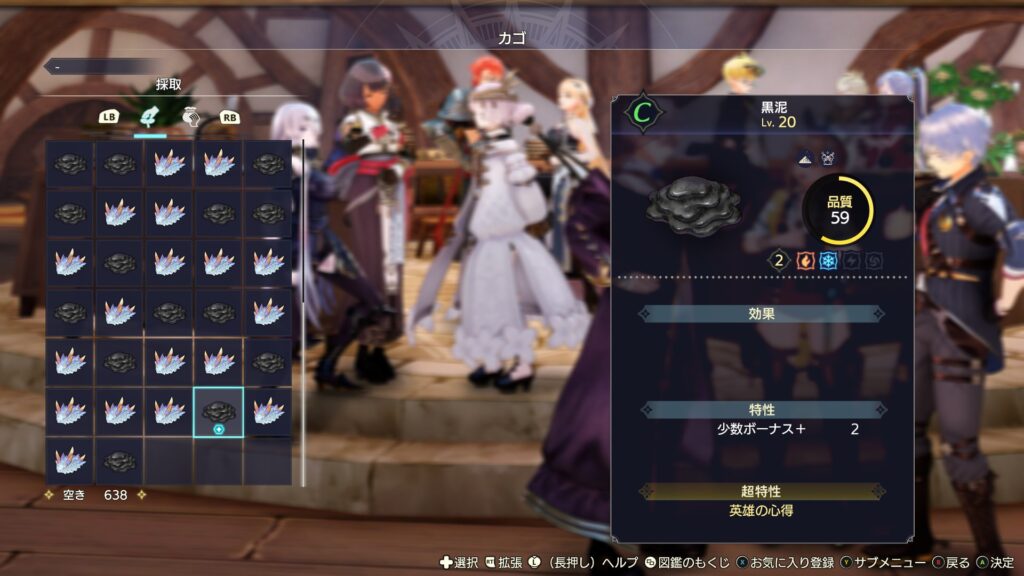Switch to the glove-hand basket tab
This screenshot has width=1024, height=576.
[x=190, y=117]
